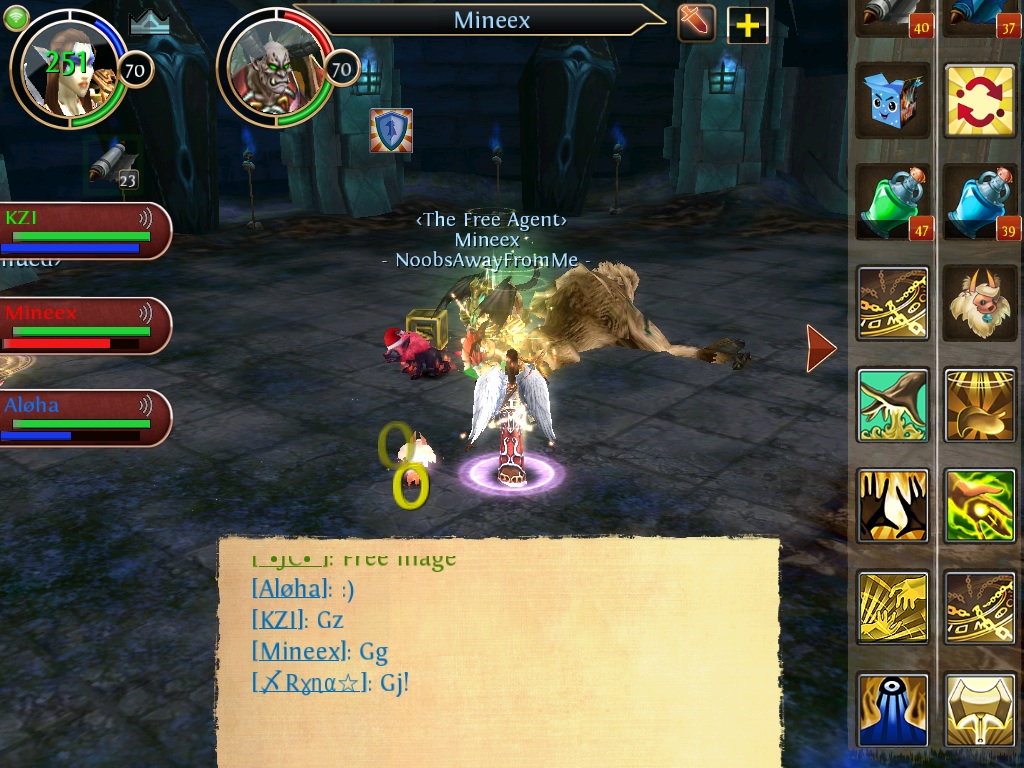The image size is (1024, 768).
Task: Activate the golden horn skill
Action: pos(980,404)
